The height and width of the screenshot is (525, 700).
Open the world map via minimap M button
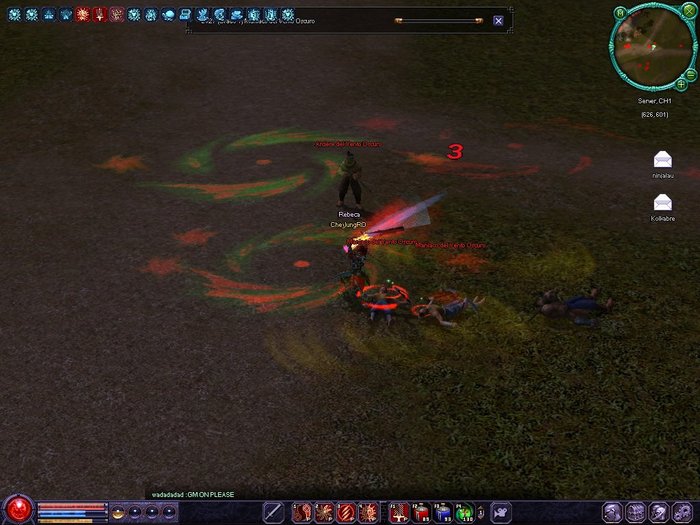[x=620, y=13]
